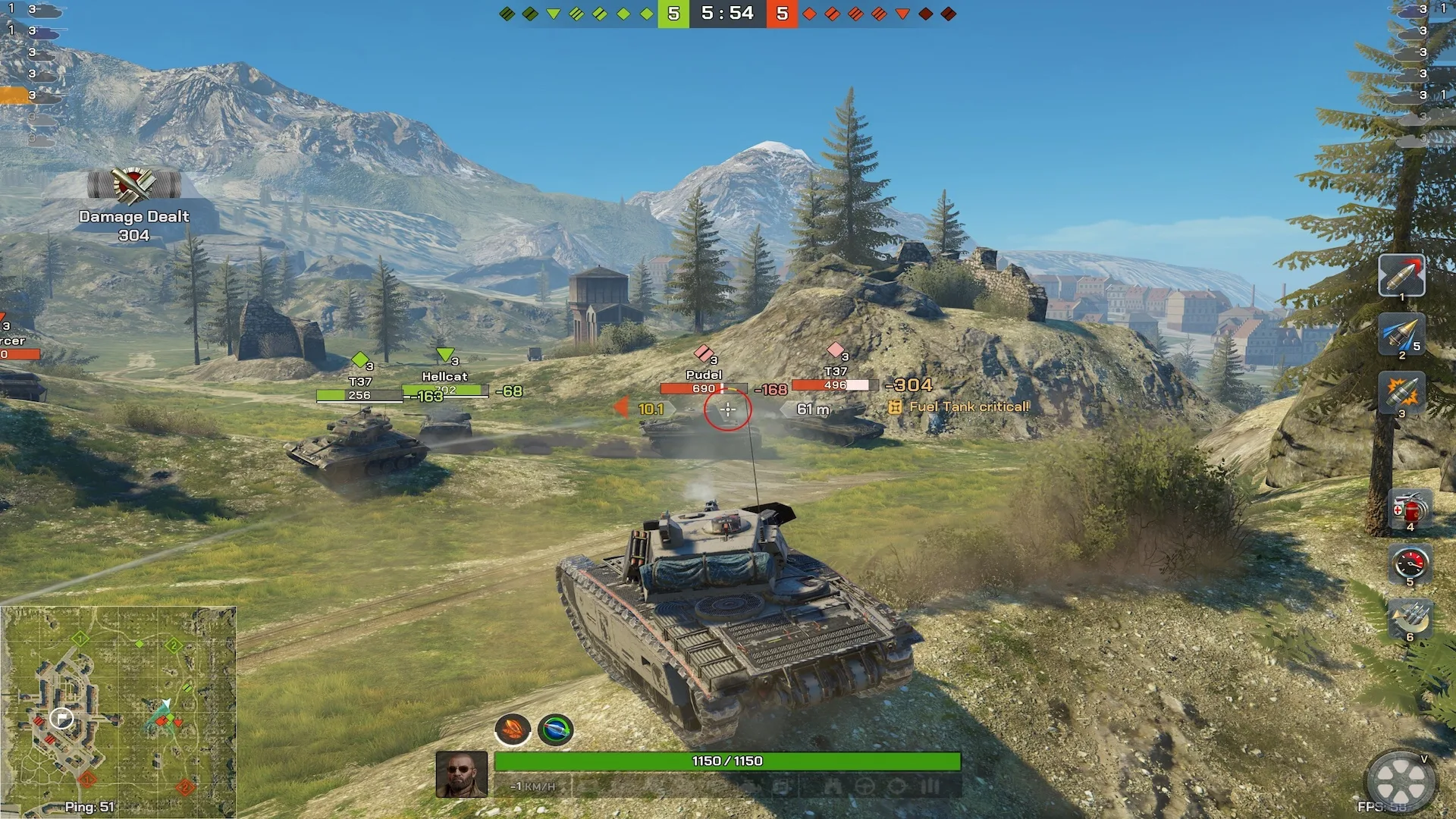This screenshot has width=1456, height=819.
Task: Click the Fuel Tank critical warning
Action: click(x=965, y=406)
